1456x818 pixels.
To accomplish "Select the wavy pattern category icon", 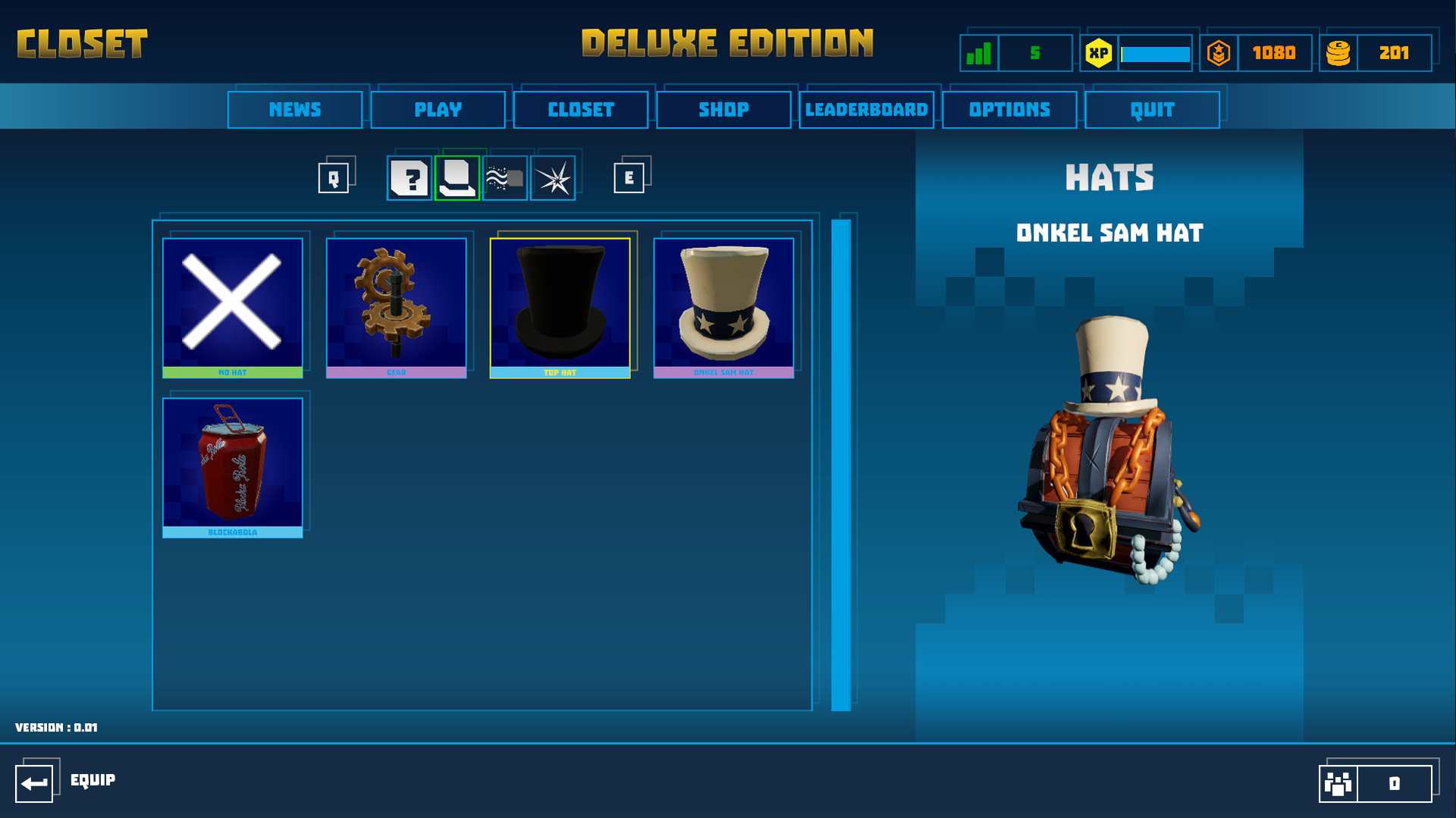I will coord(505,177).
